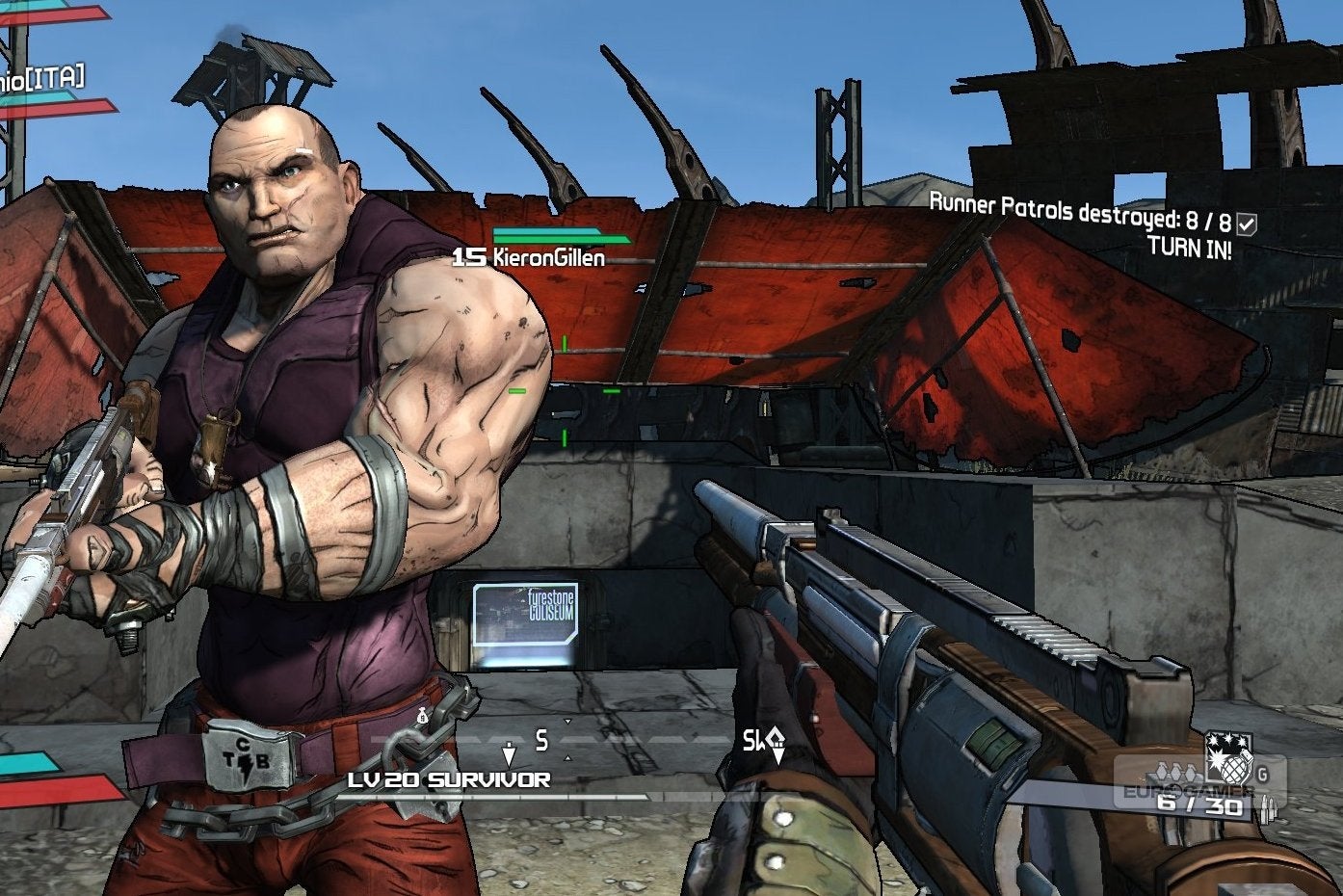
Task: Click the compass strip's S heading
Action: 541,740
